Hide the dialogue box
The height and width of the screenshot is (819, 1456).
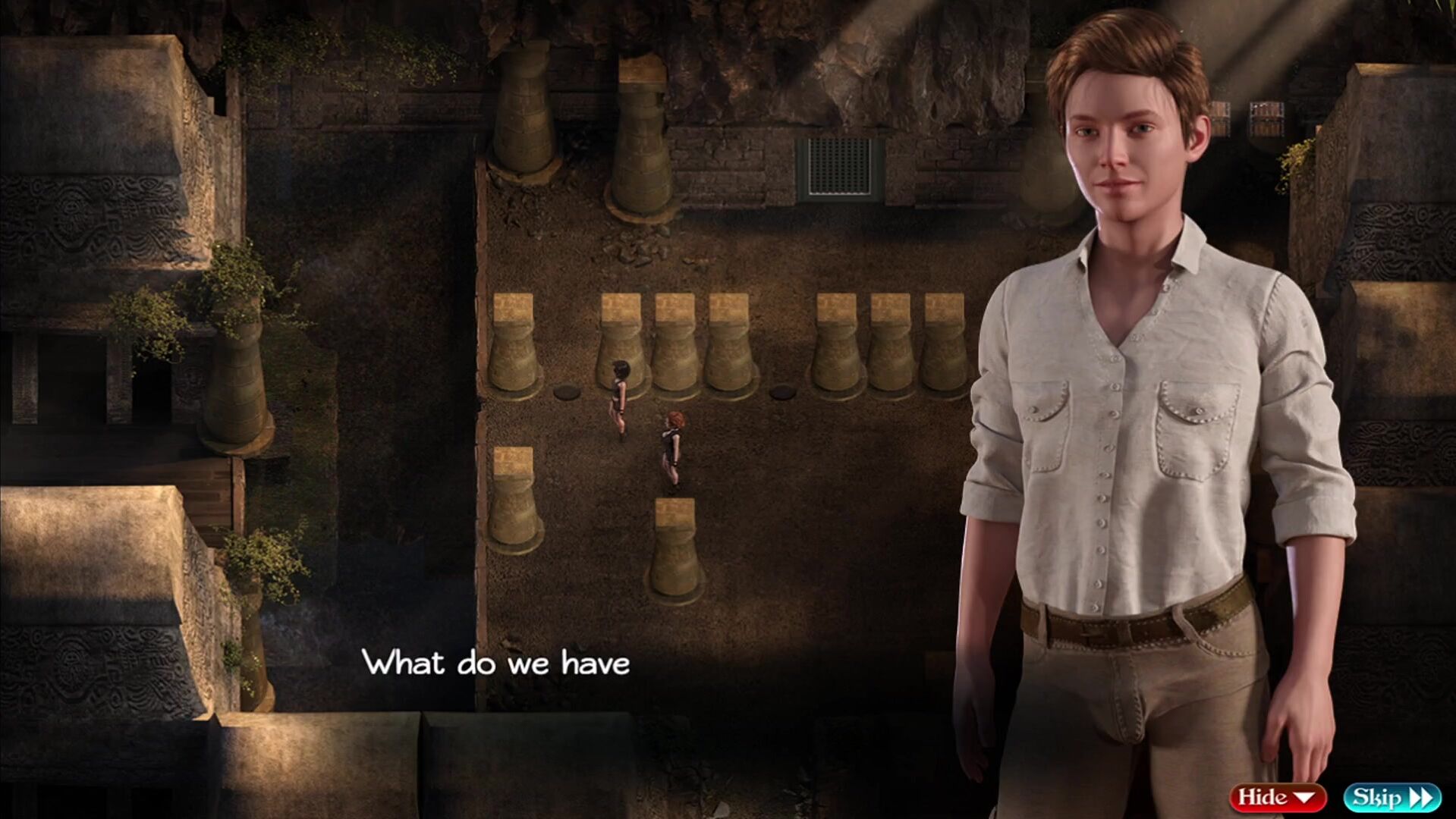(x=1277, y=797)
